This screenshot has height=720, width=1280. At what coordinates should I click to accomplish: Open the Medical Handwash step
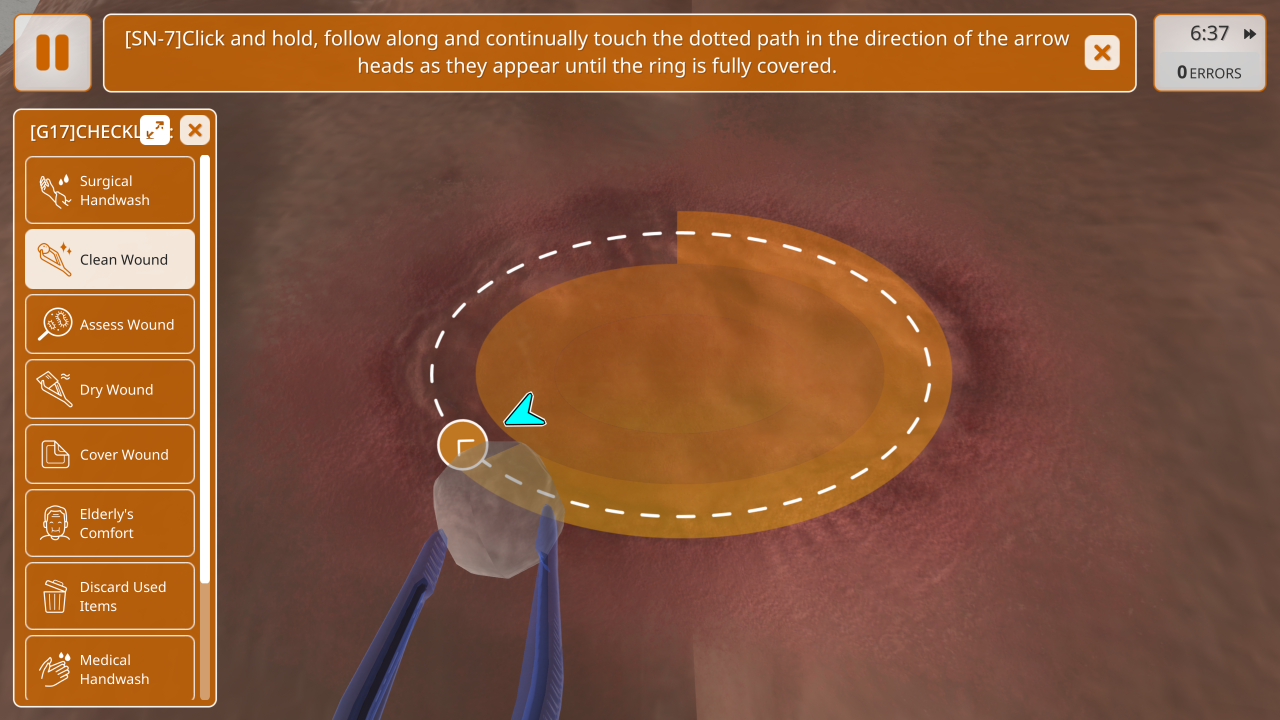point(110,668)
